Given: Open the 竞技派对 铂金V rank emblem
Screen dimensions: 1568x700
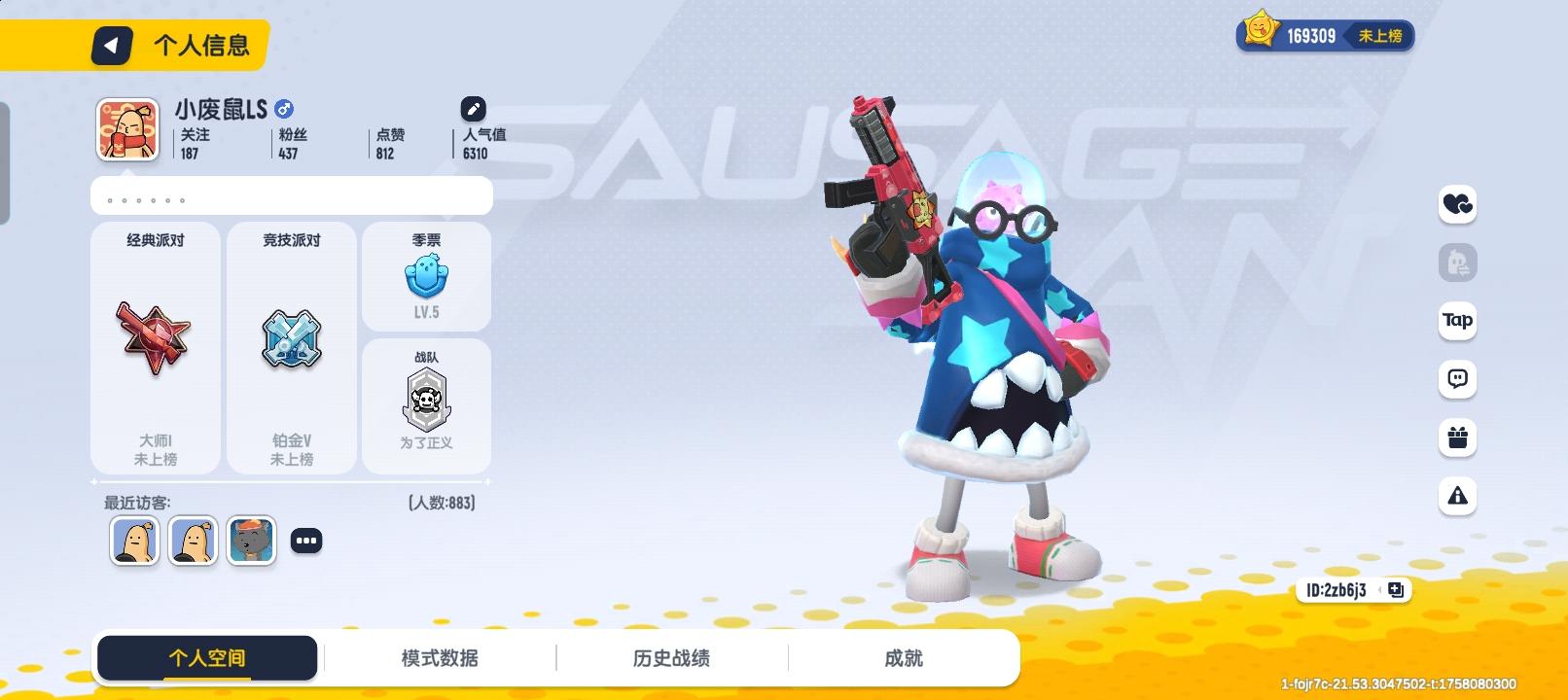Looking at the screenshot, I should coord(290,338).
